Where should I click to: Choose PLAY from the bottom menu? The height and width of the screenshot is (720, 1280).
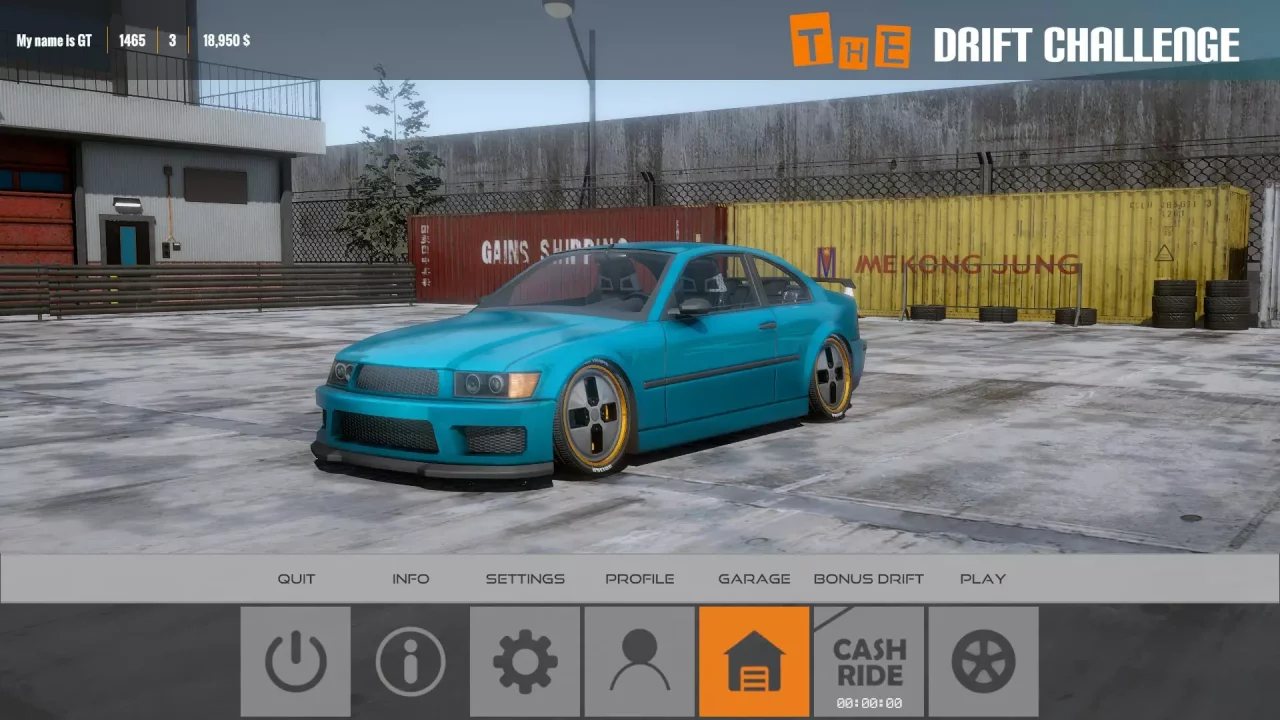983,578
